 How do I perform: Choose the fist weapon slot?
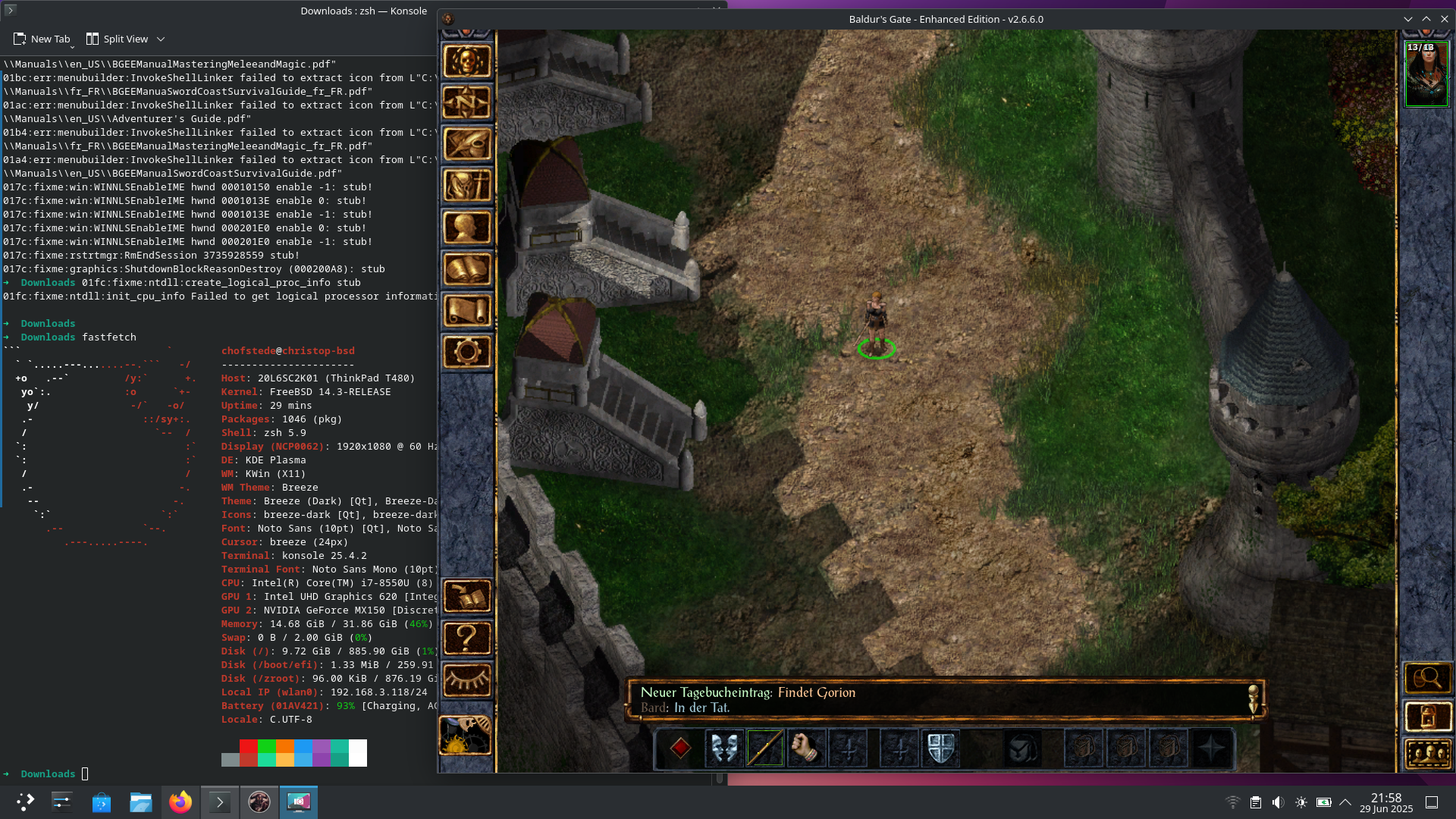pyautogui.click(x=805, y=748)
